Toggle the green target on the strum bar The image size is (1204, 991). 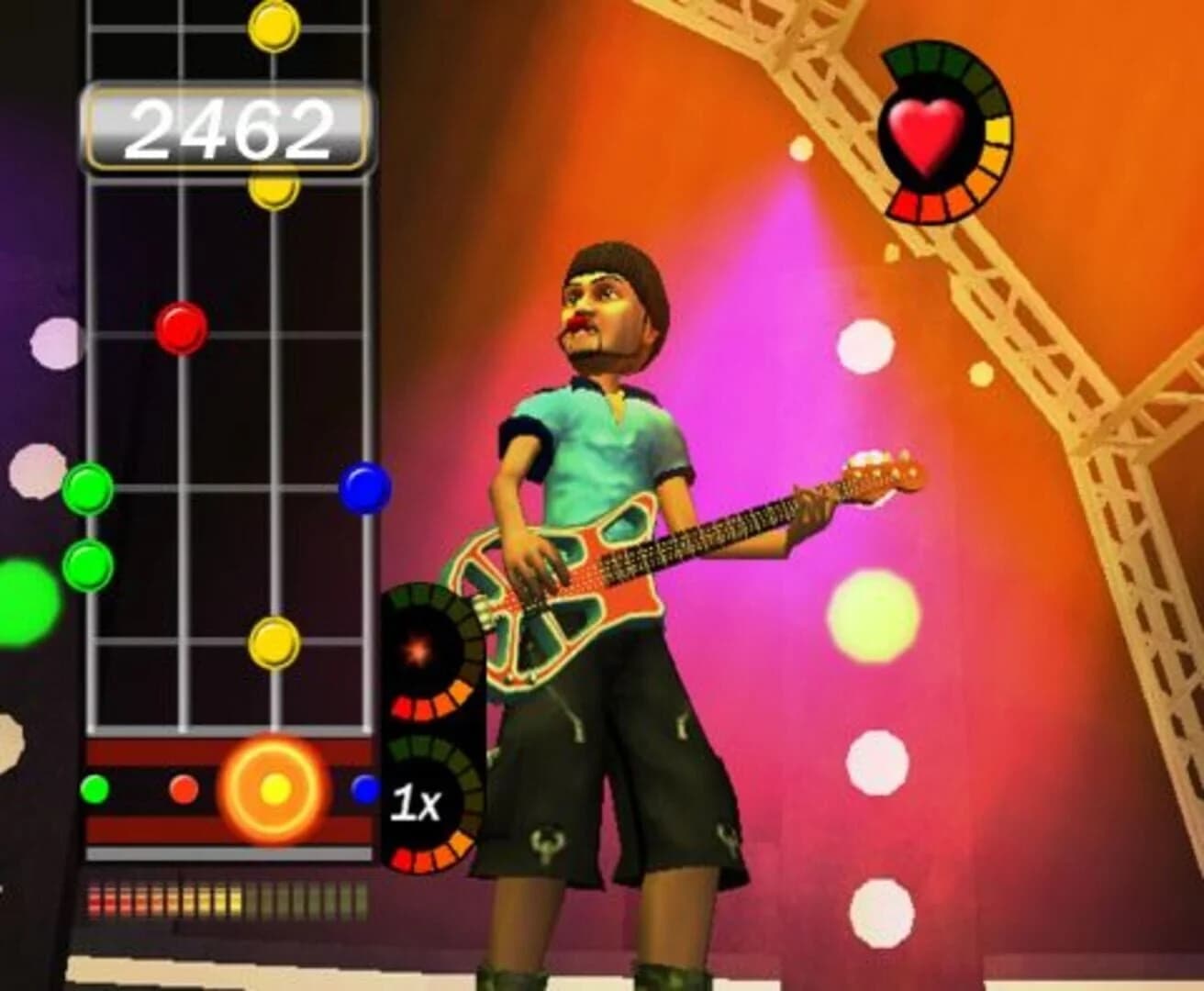click(x=95, y=787)
